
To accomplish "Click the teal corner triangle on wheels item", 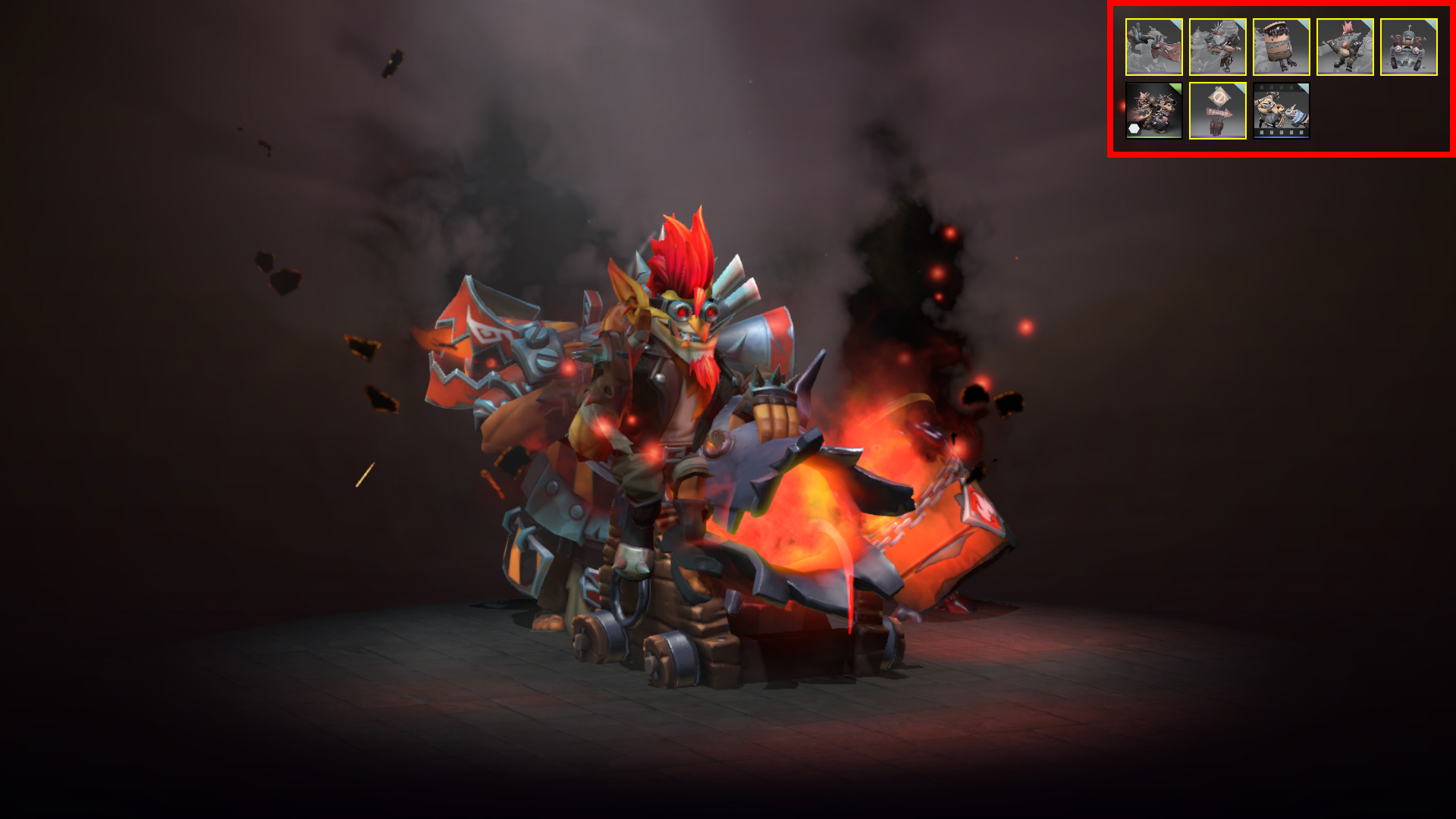I will [x=1432, y=24].
